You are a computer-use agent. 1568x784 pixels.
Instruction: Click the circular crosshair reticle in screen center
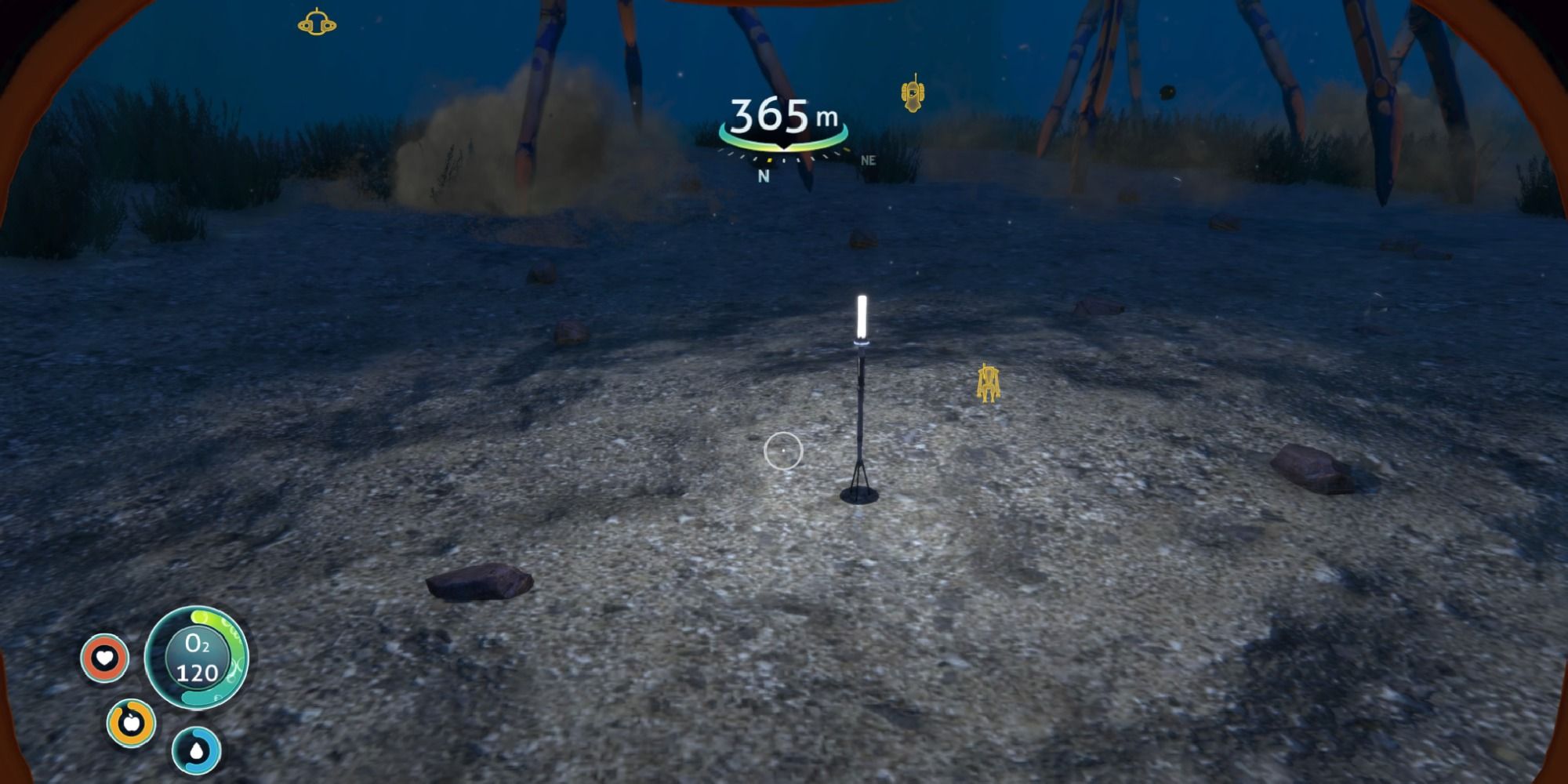[x=782, y=450]
